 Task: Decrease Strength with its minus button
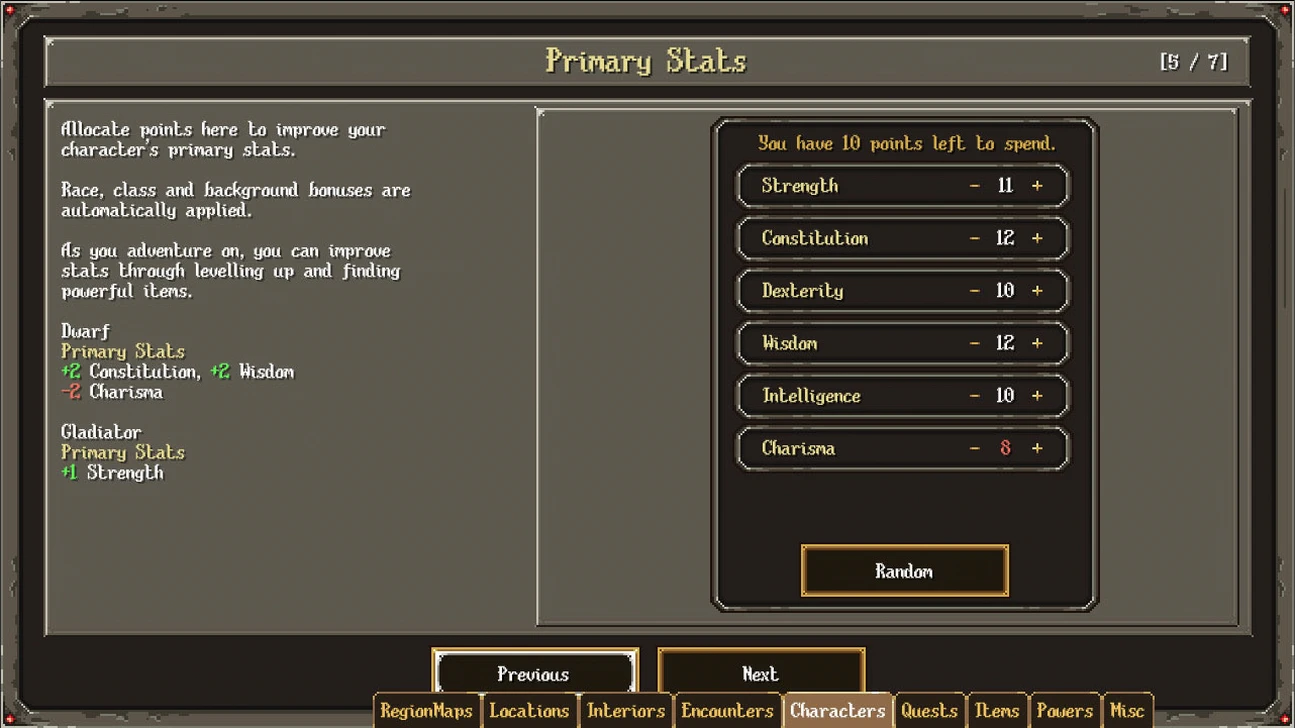click(x=975, y=186)
